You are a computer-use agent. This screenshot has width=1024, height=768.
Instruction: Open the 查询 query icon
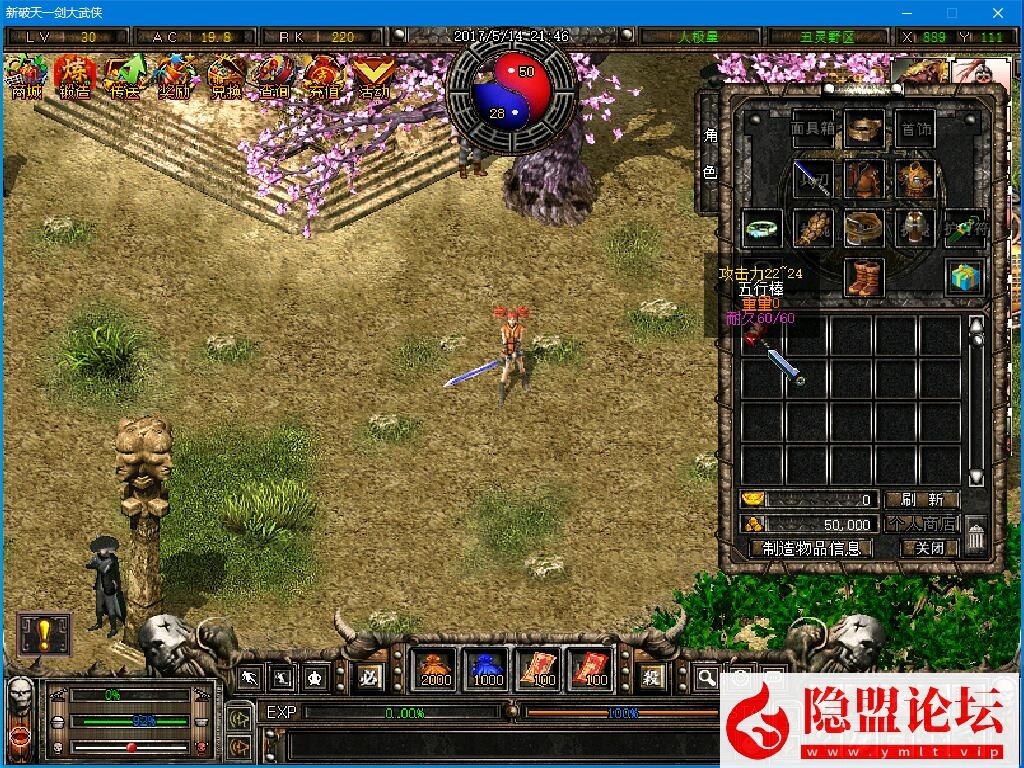[x=275, y=77]
